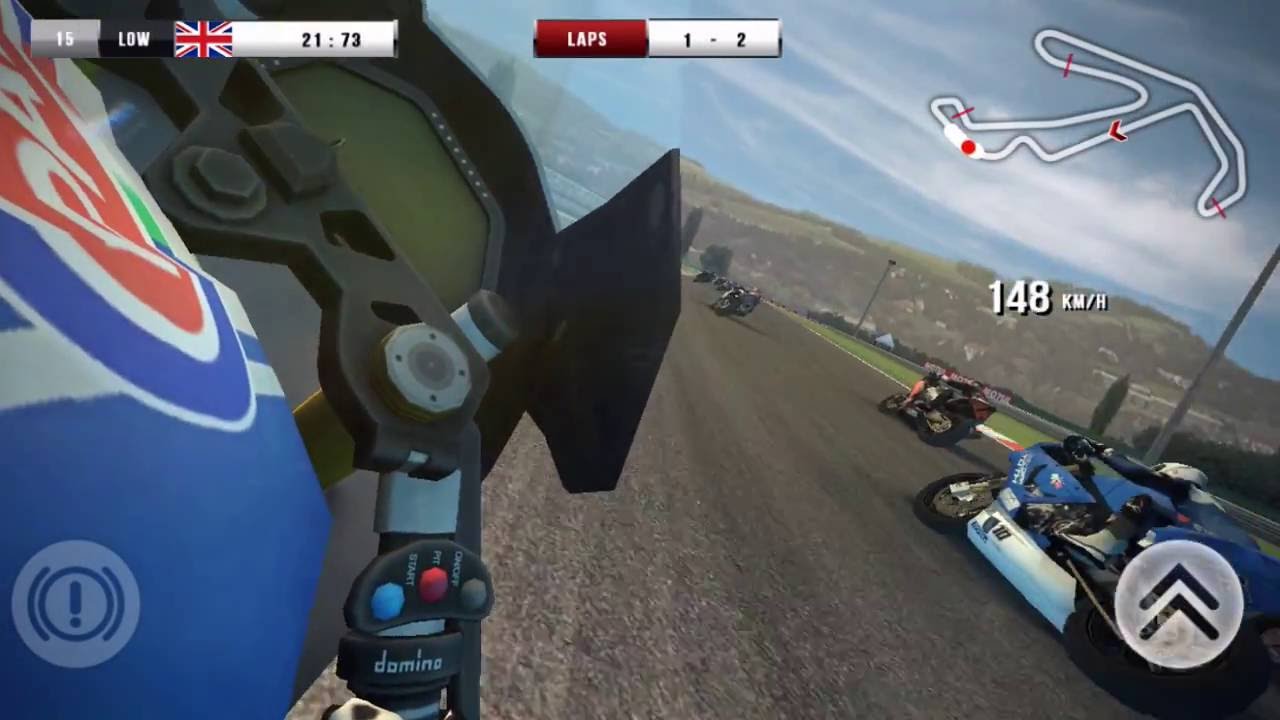
Task: Select the LAPS indicator badge
Action: click(589, 40)
